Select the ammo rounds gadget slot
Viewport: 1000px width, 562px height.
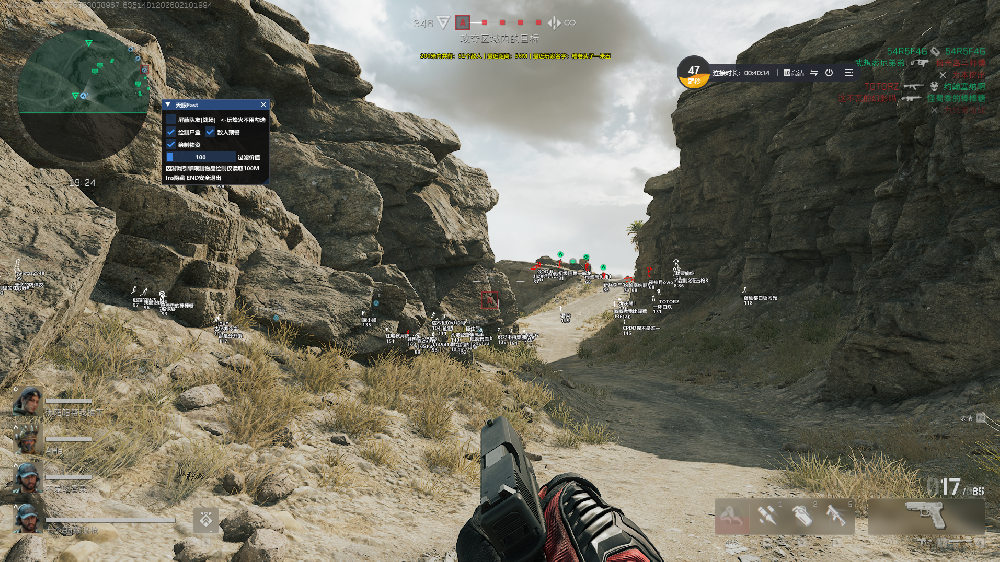coord(768,516)
